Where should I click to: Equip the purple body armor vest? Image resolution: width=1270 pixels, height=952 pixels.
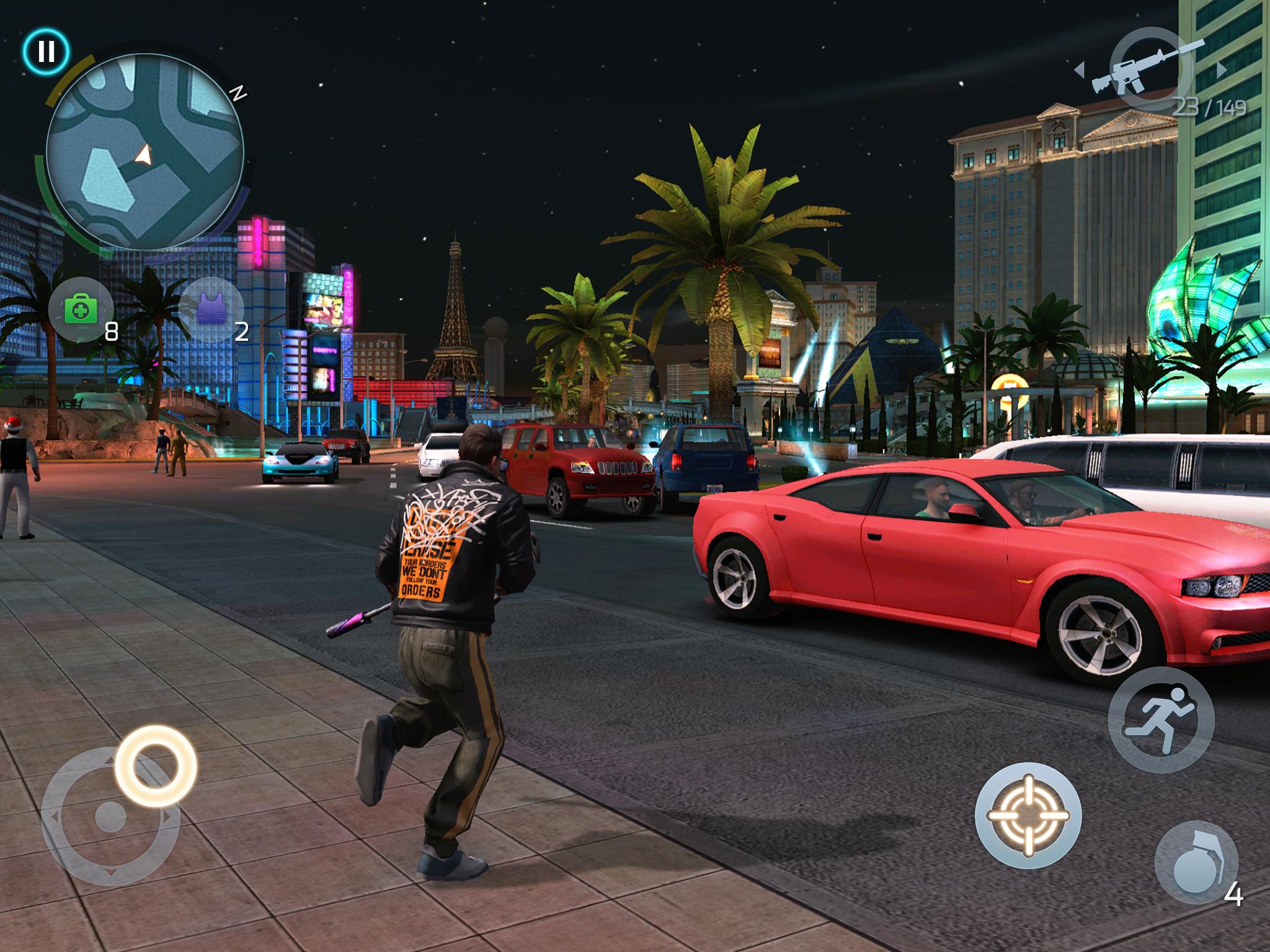click(211, 309)
